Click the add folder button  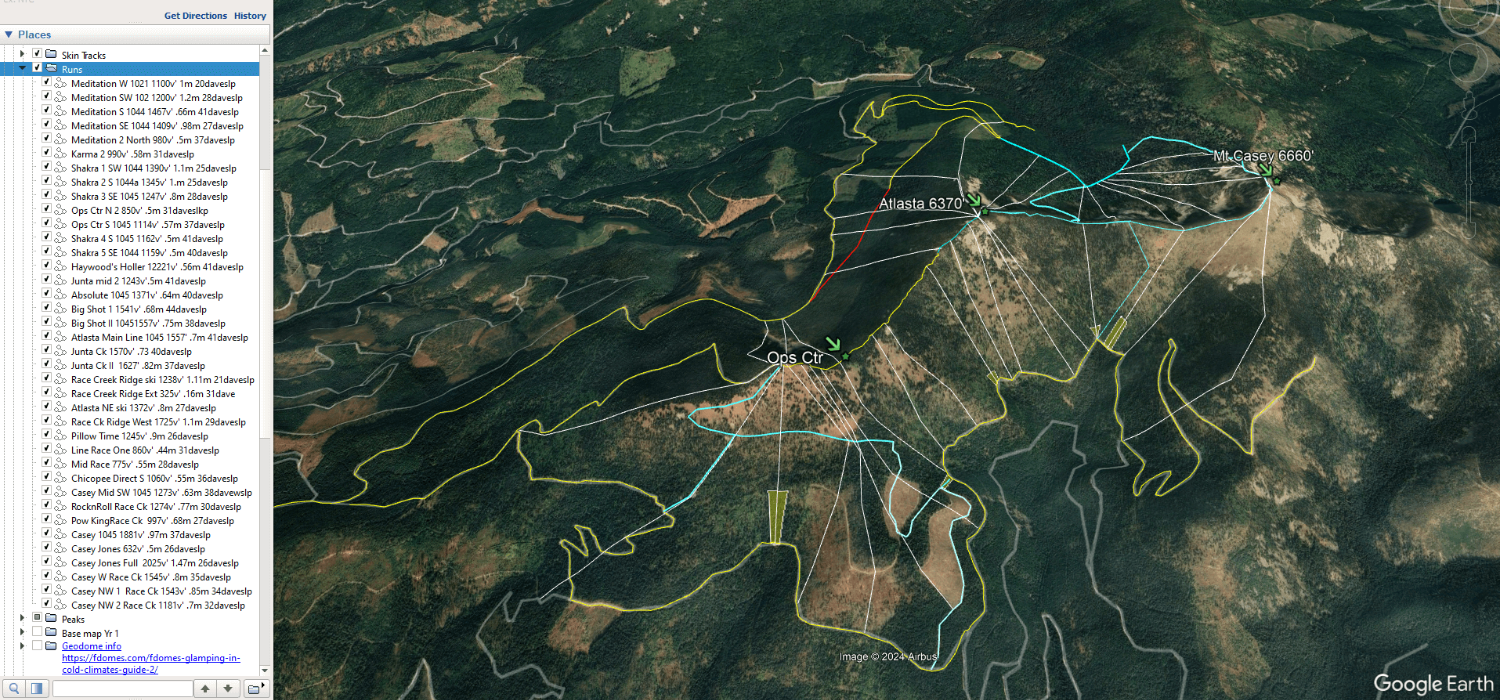point(255,688)
